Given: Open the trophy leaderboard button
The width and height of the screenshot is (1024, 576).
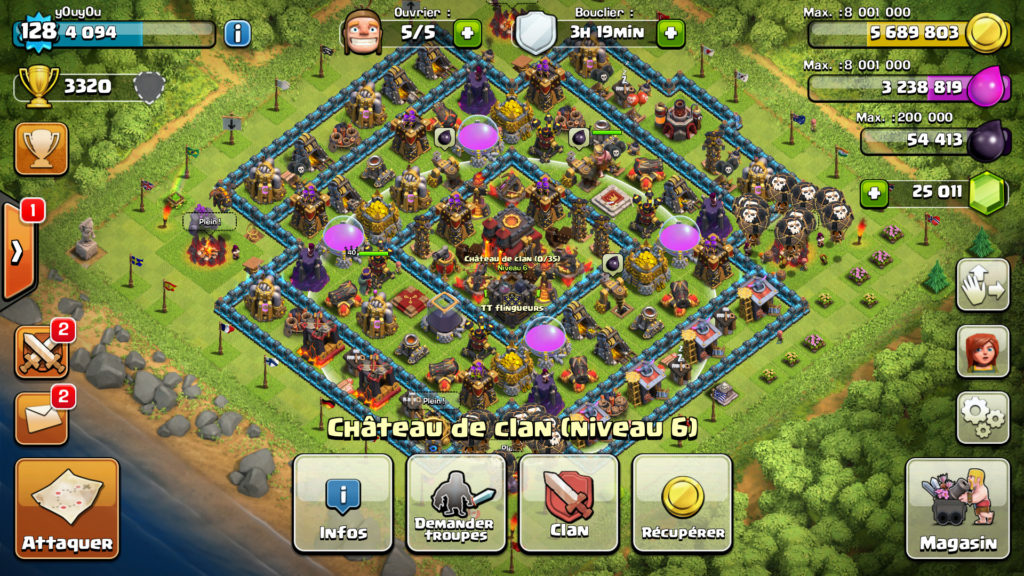Looking at the screenshot, I should [41, 149].
